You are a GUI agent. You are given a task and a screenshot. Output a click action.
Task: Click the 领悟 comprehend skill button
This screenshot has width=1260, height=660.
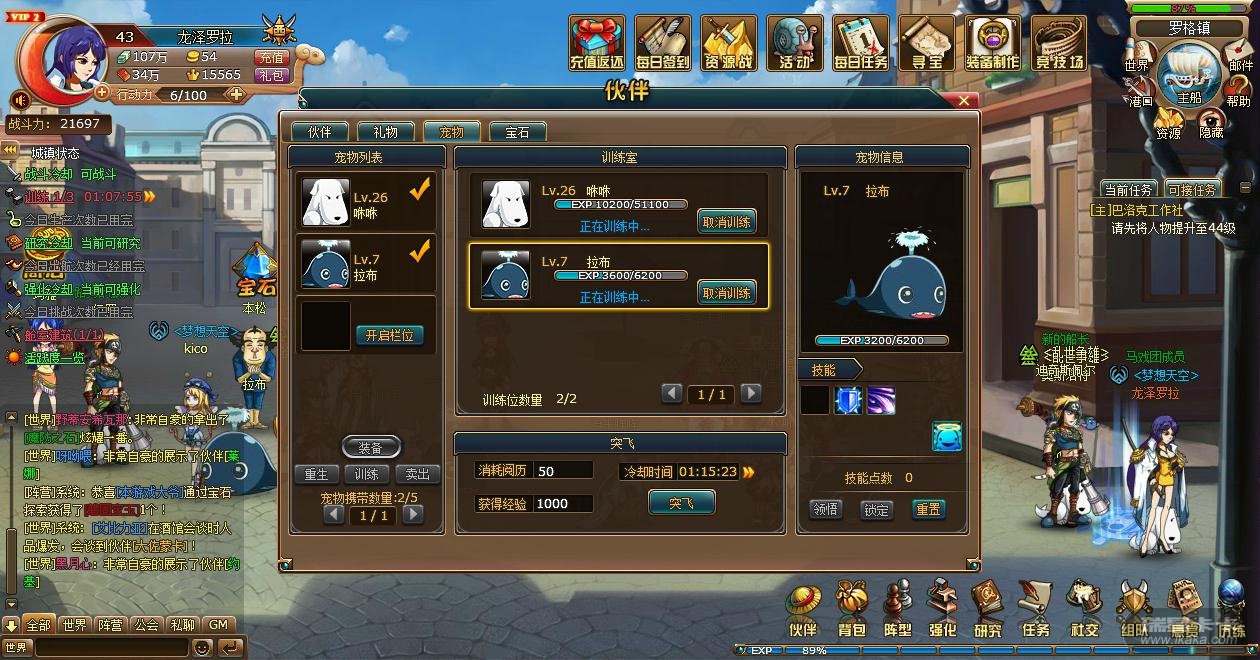pos(825,509)
